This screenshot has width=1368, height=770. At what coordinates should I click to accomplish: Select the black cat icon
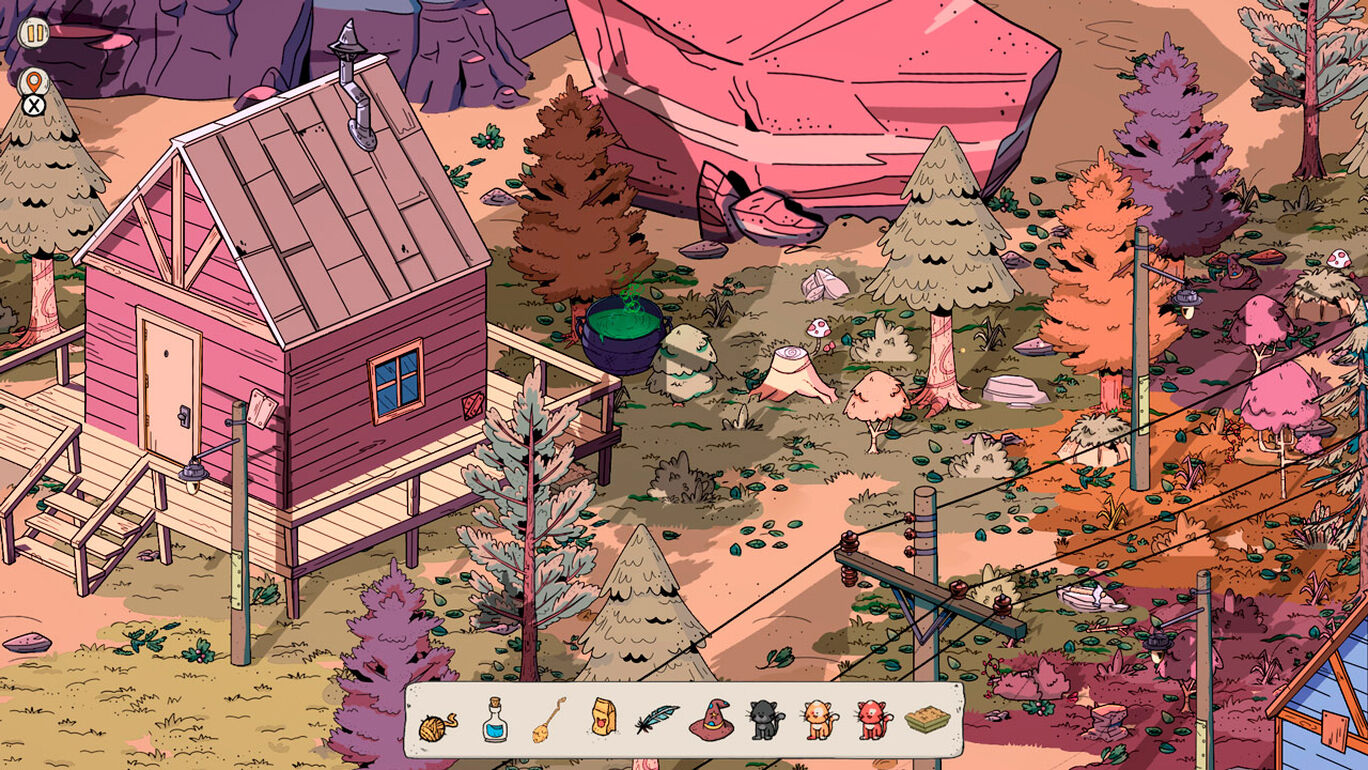tap(766, 720)
